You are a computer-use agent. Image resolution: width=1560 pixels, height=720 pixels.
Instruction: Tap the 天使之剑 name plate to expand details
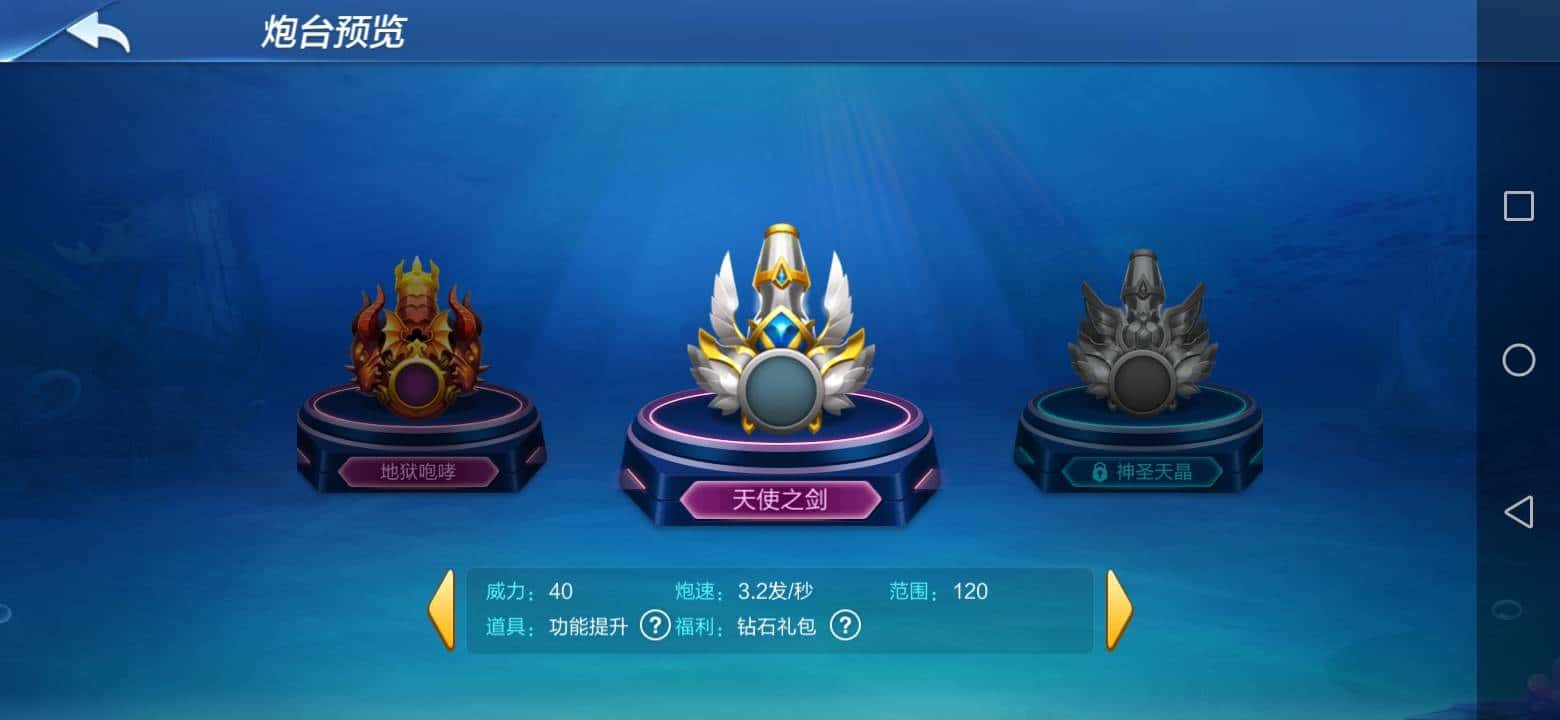[x=783, y=498]
